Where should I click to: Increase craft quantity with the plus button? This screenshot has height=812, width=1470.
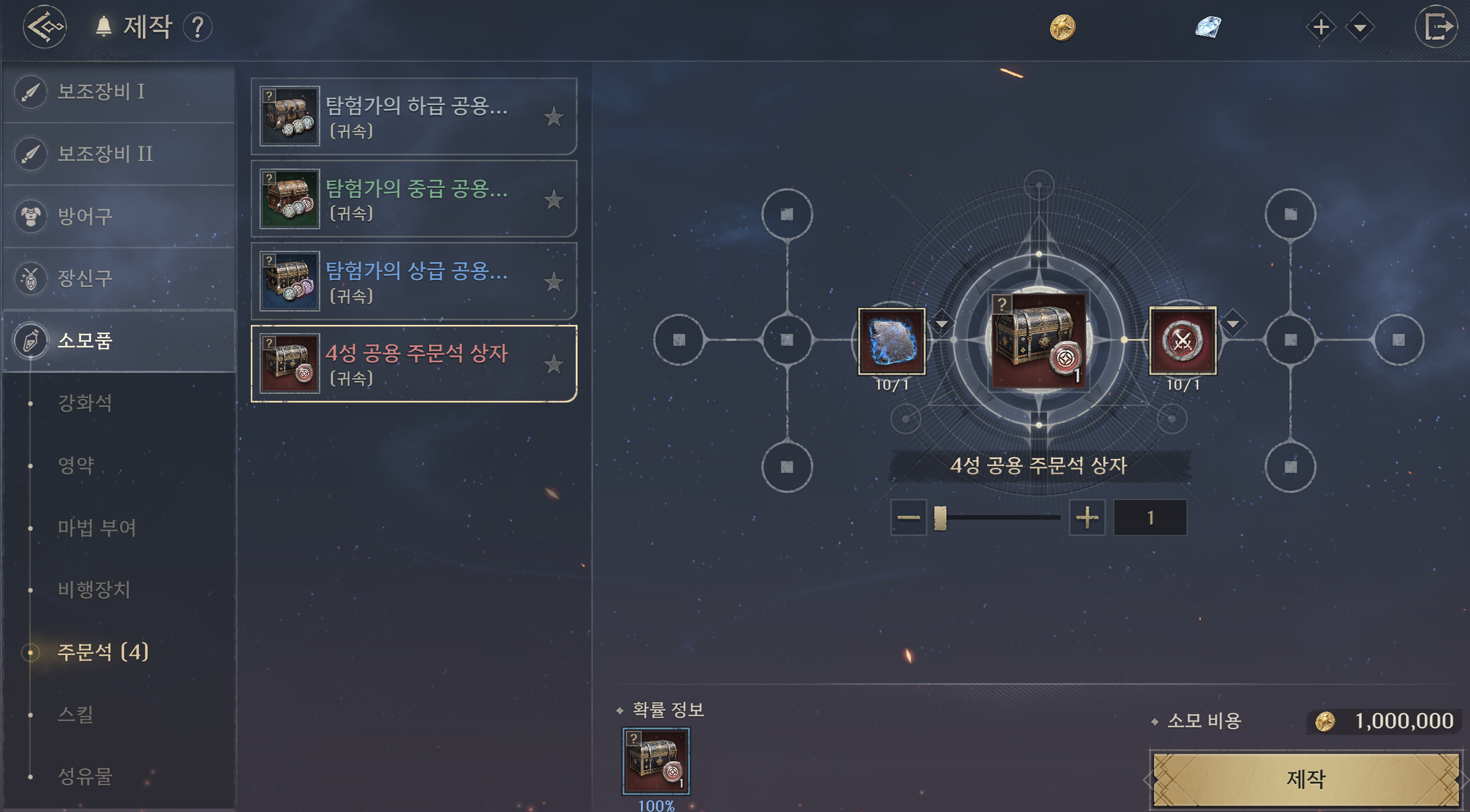1087,517
